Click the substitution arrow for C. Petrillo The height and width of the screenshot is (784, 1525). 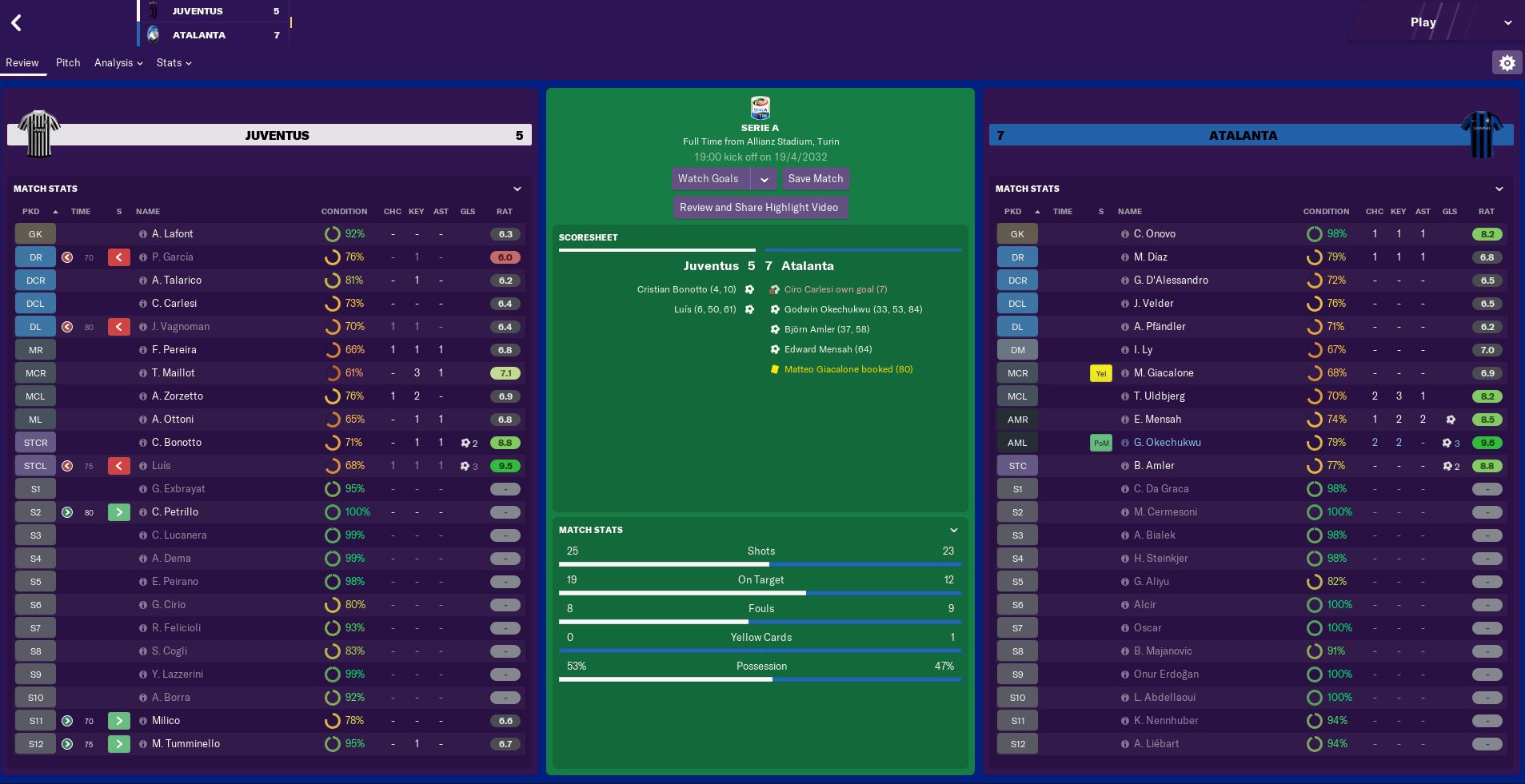118,511
